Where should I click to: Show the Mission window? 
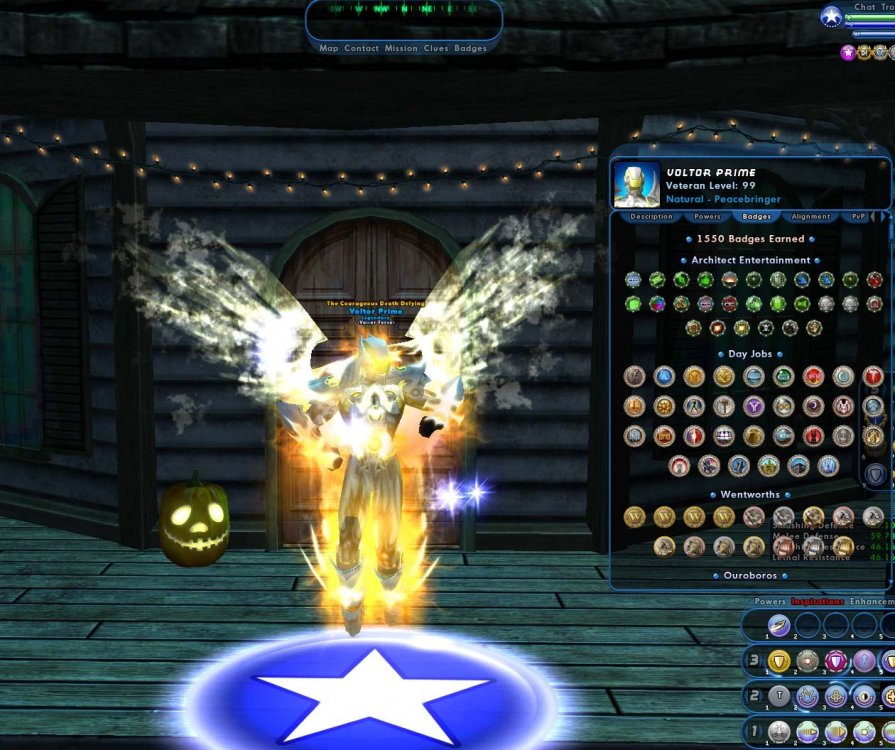[x=401, y=48]
